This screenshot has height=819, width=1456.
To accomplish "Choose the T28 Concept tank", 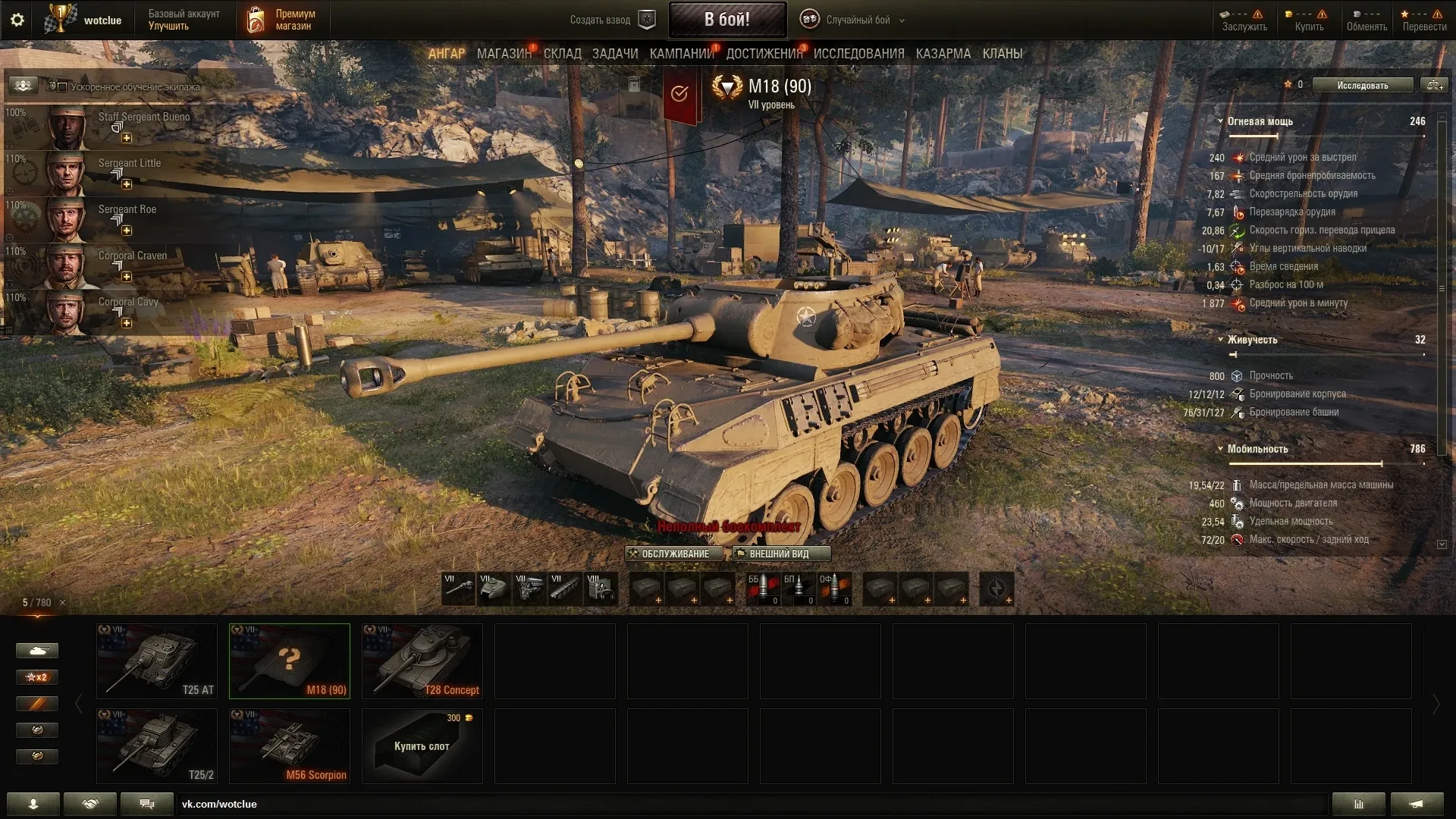I will click(x=422, y=661).
